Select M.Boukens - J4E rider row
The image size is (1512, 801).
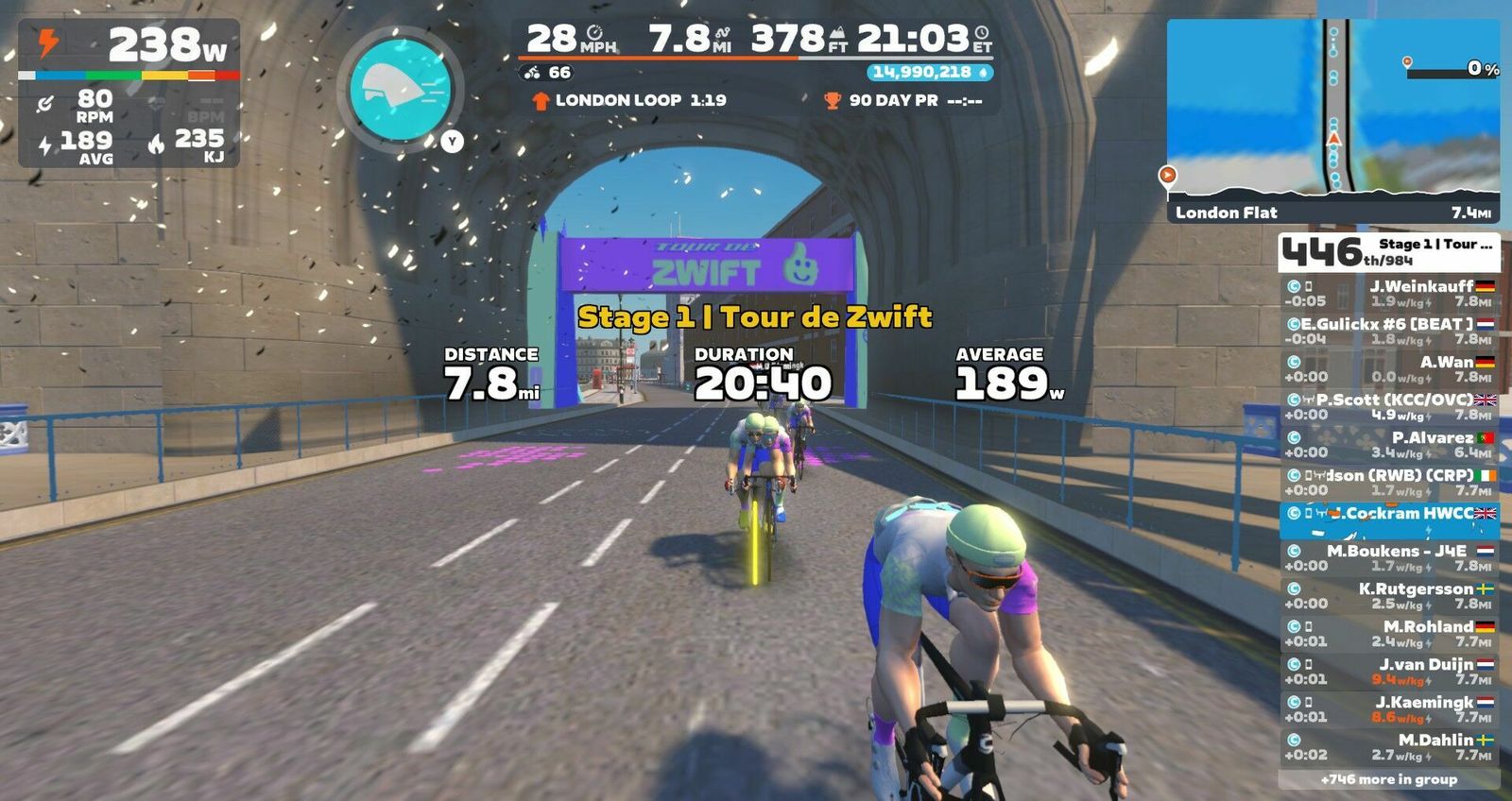(x=1388, y=557)
